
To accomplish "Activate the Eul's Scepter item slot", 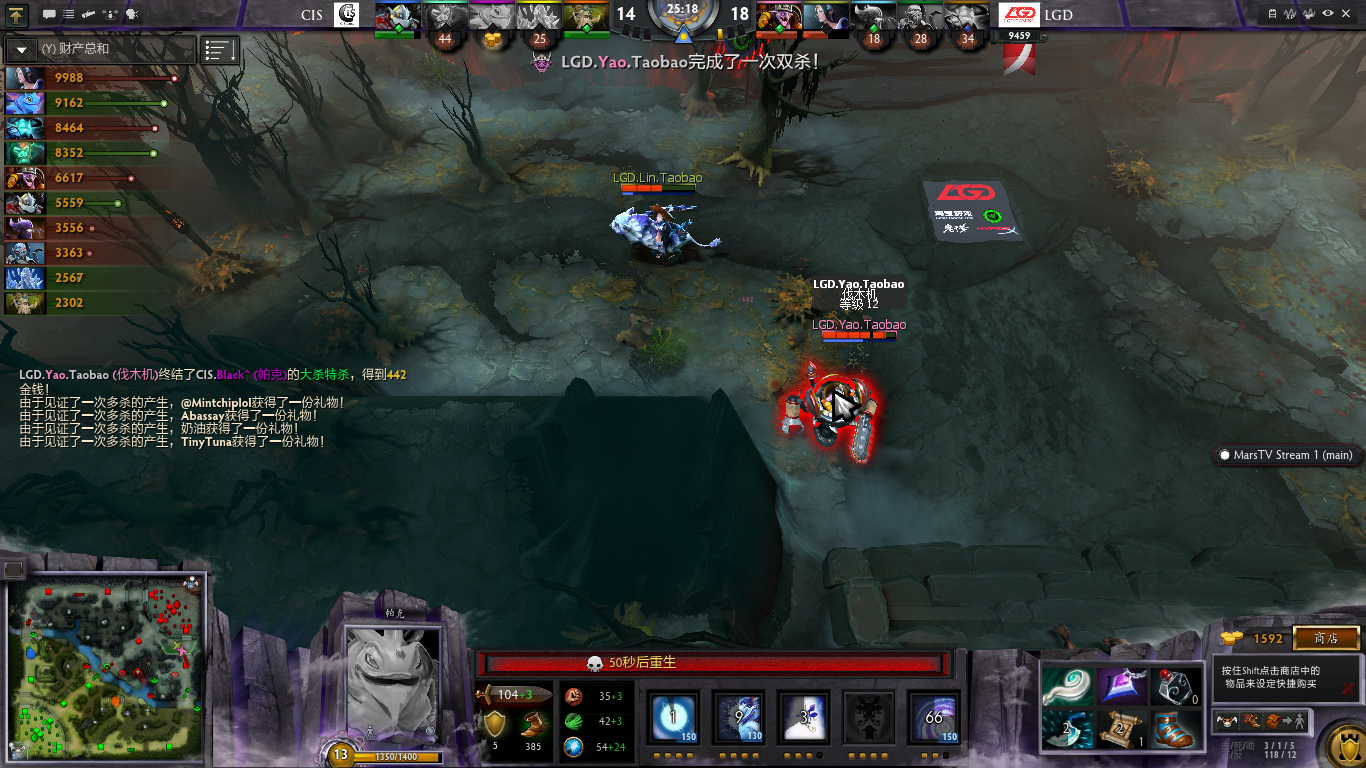I will [x=1066, y=686].
